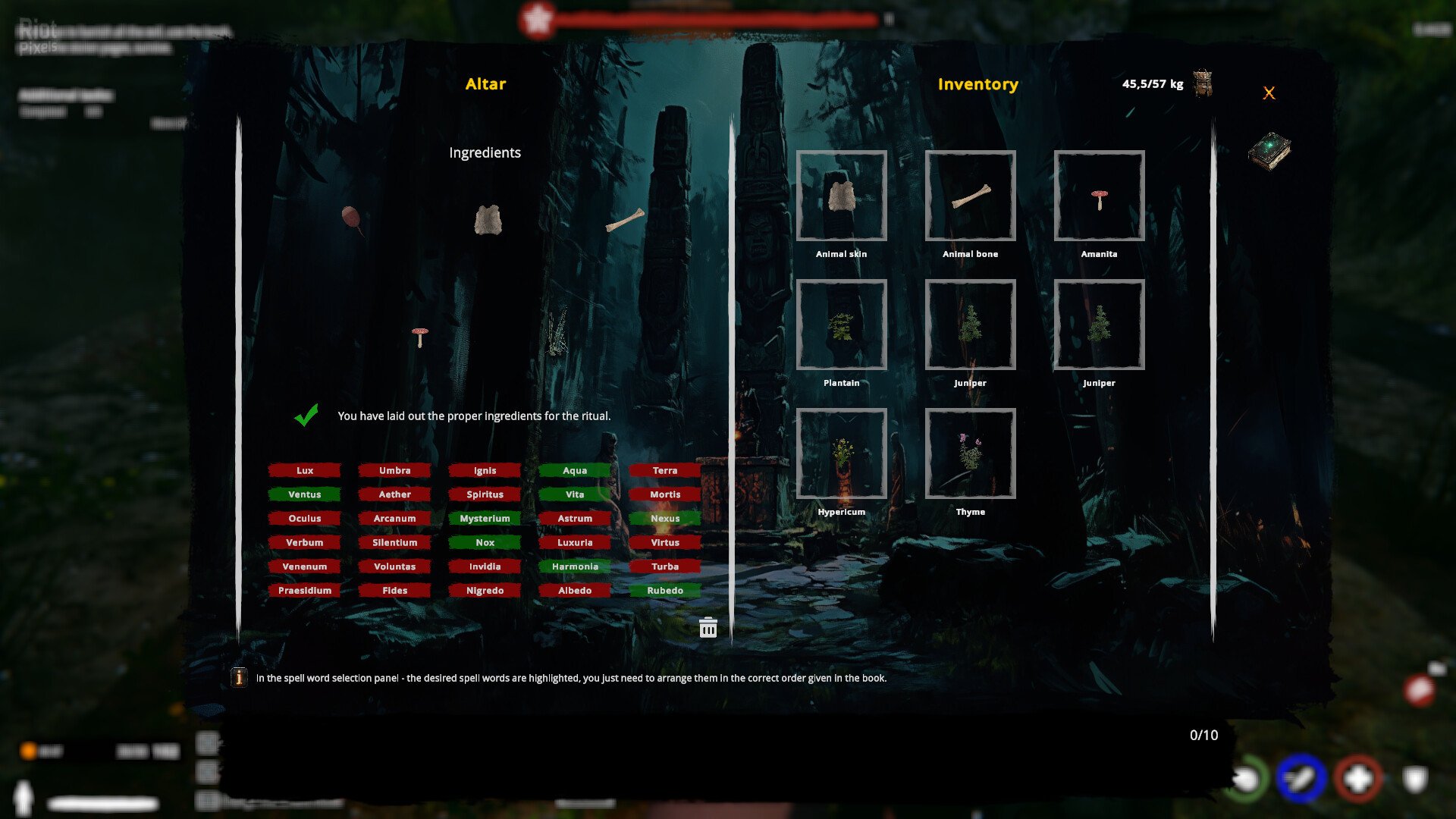Click the Rubedo spell word button
1456x819 pixels.
[665, 590]
